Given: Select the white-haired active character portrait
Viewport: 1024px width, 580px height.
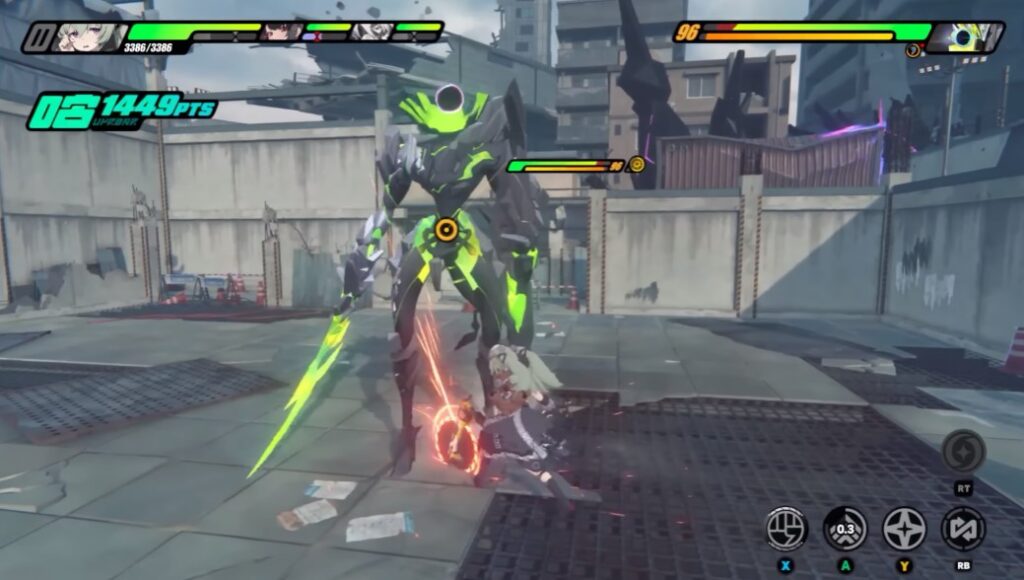Looking at the screenshot, I should click(x=92, y=36).
